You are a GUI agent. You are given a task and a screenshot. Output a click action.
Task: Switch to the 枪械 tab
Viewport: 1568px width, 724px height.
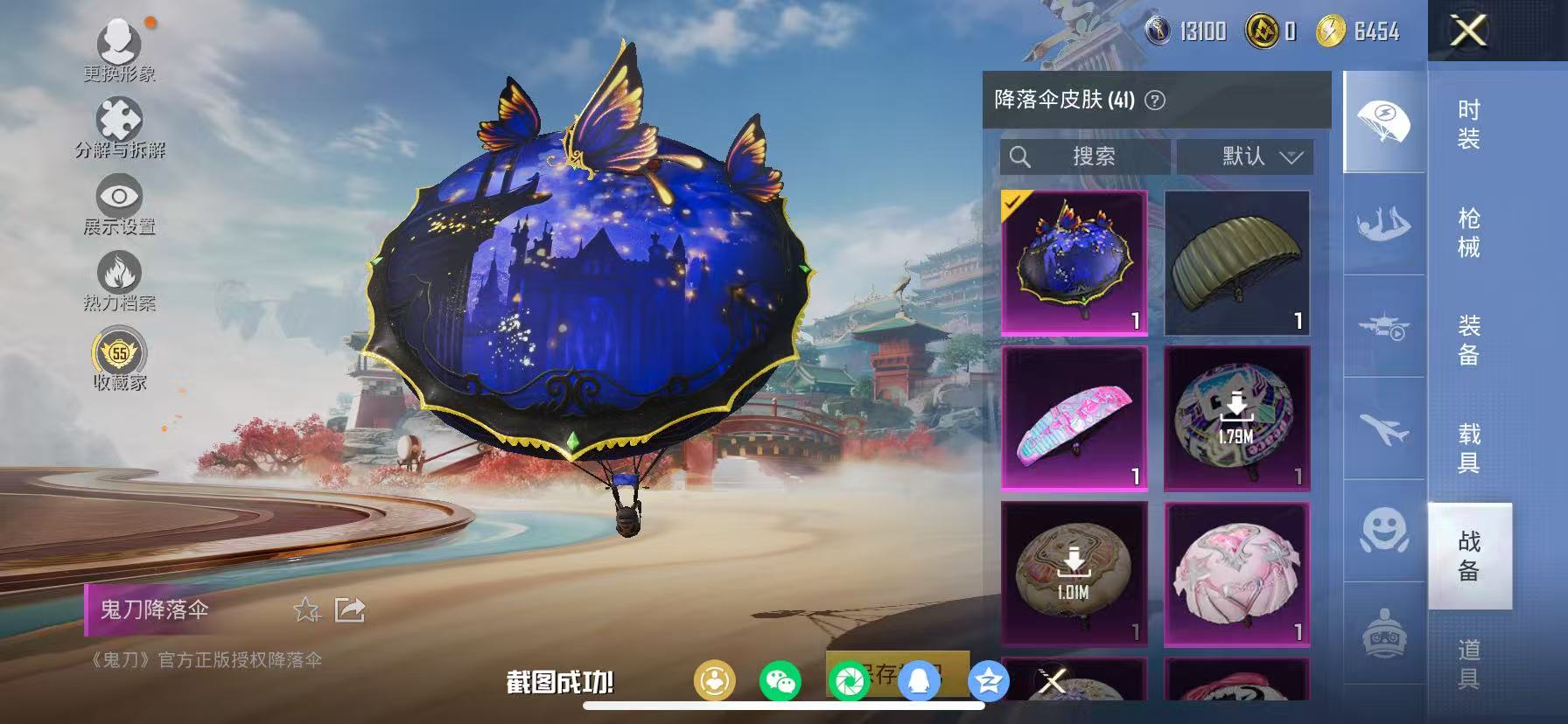click(x=1468, y=230)
